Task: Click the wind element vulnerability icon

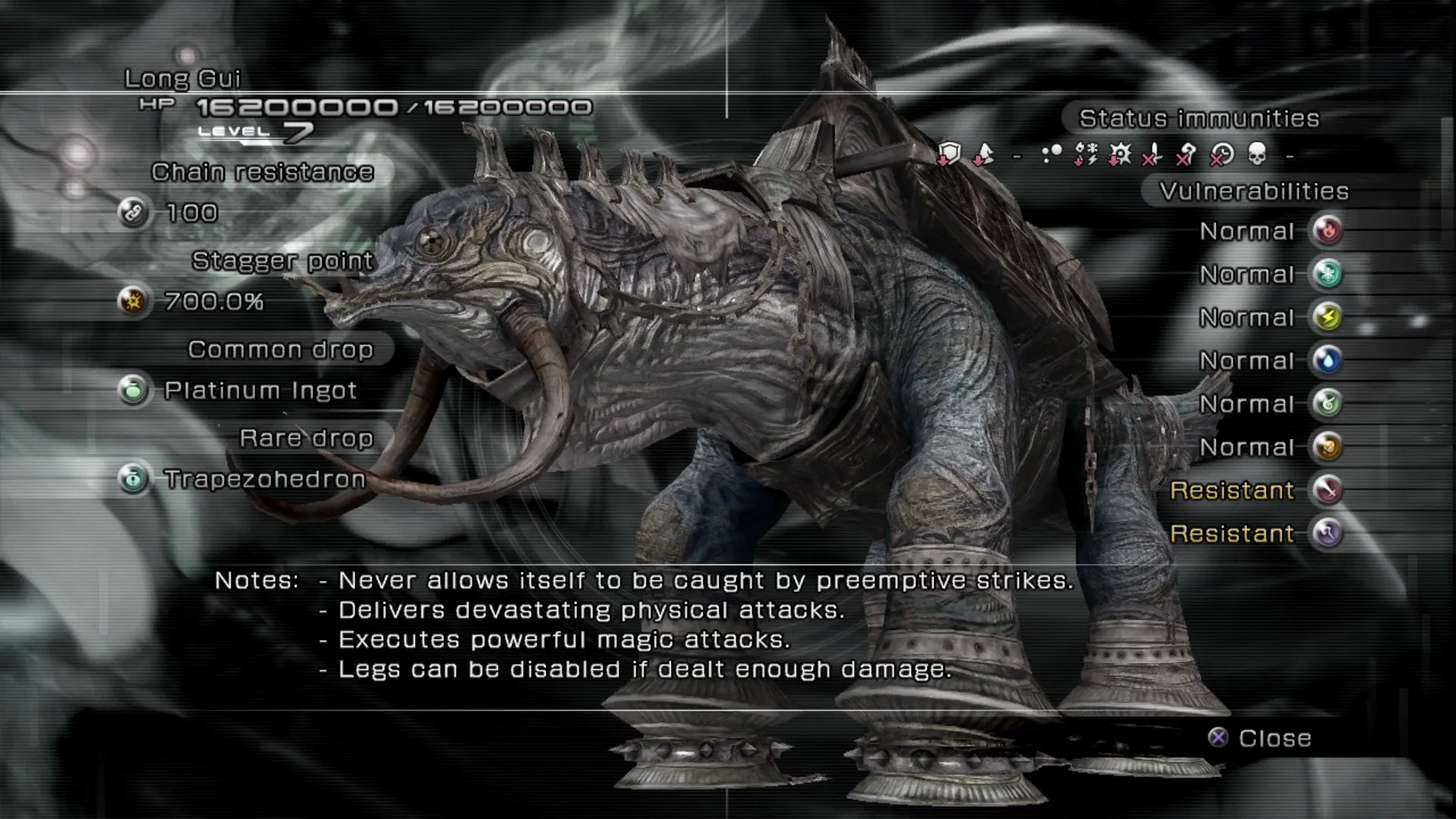Action: [x=1327, y=403]
